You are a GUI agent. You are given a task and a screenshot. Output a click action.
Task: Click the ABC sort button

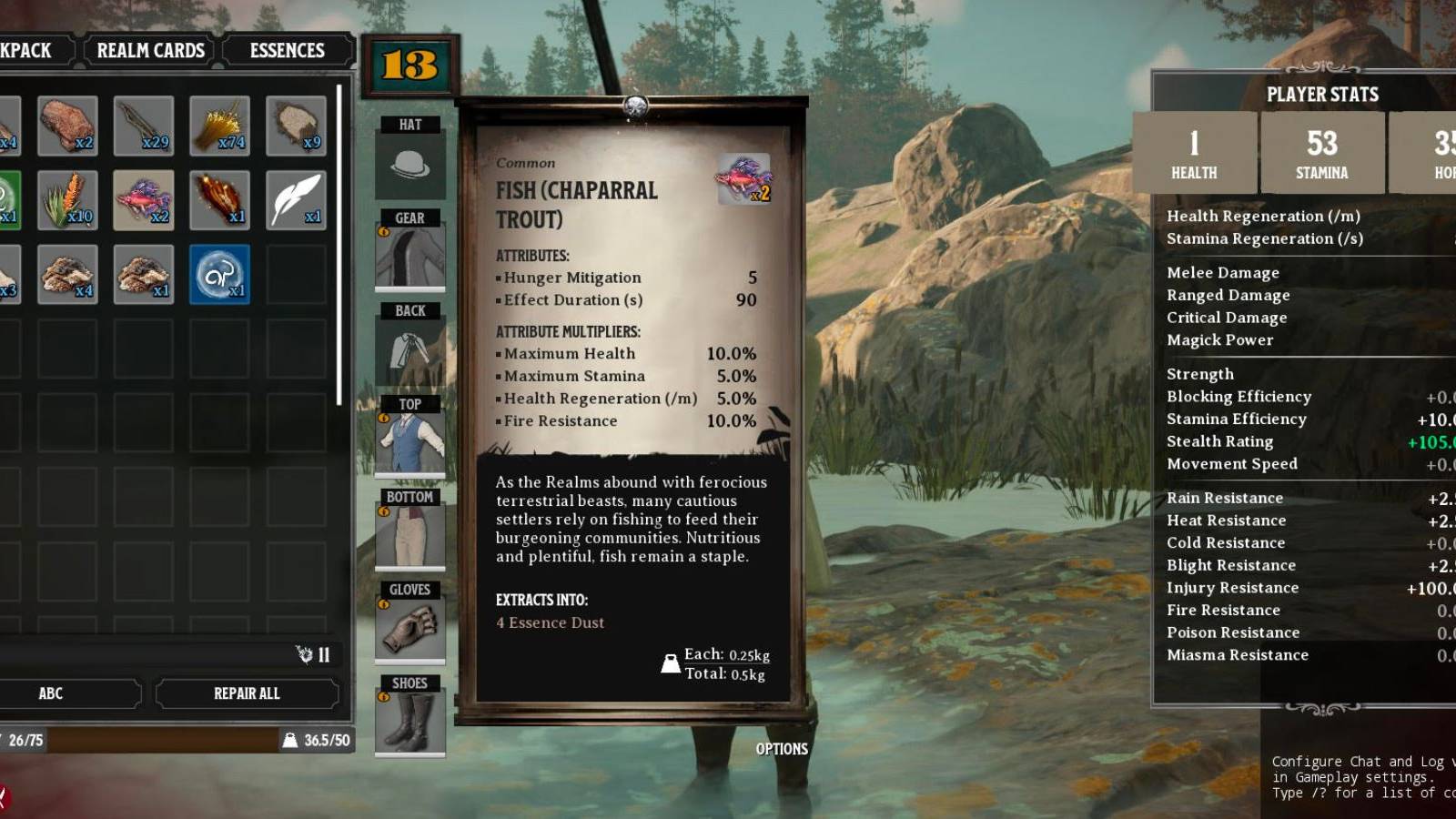(50, 693)
